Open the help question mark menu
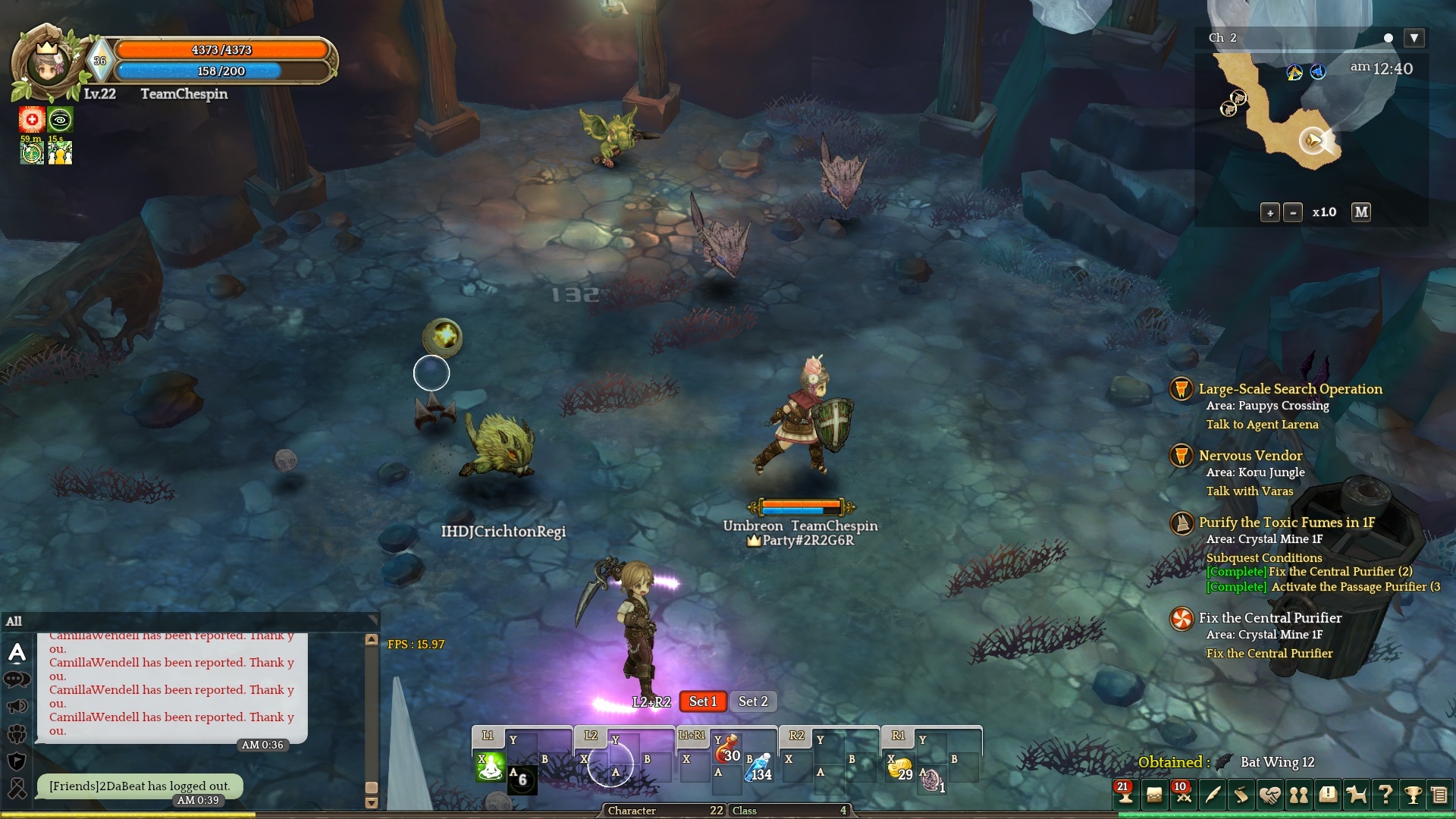This screenshot has width=1456, height=819. point(1385,795)
